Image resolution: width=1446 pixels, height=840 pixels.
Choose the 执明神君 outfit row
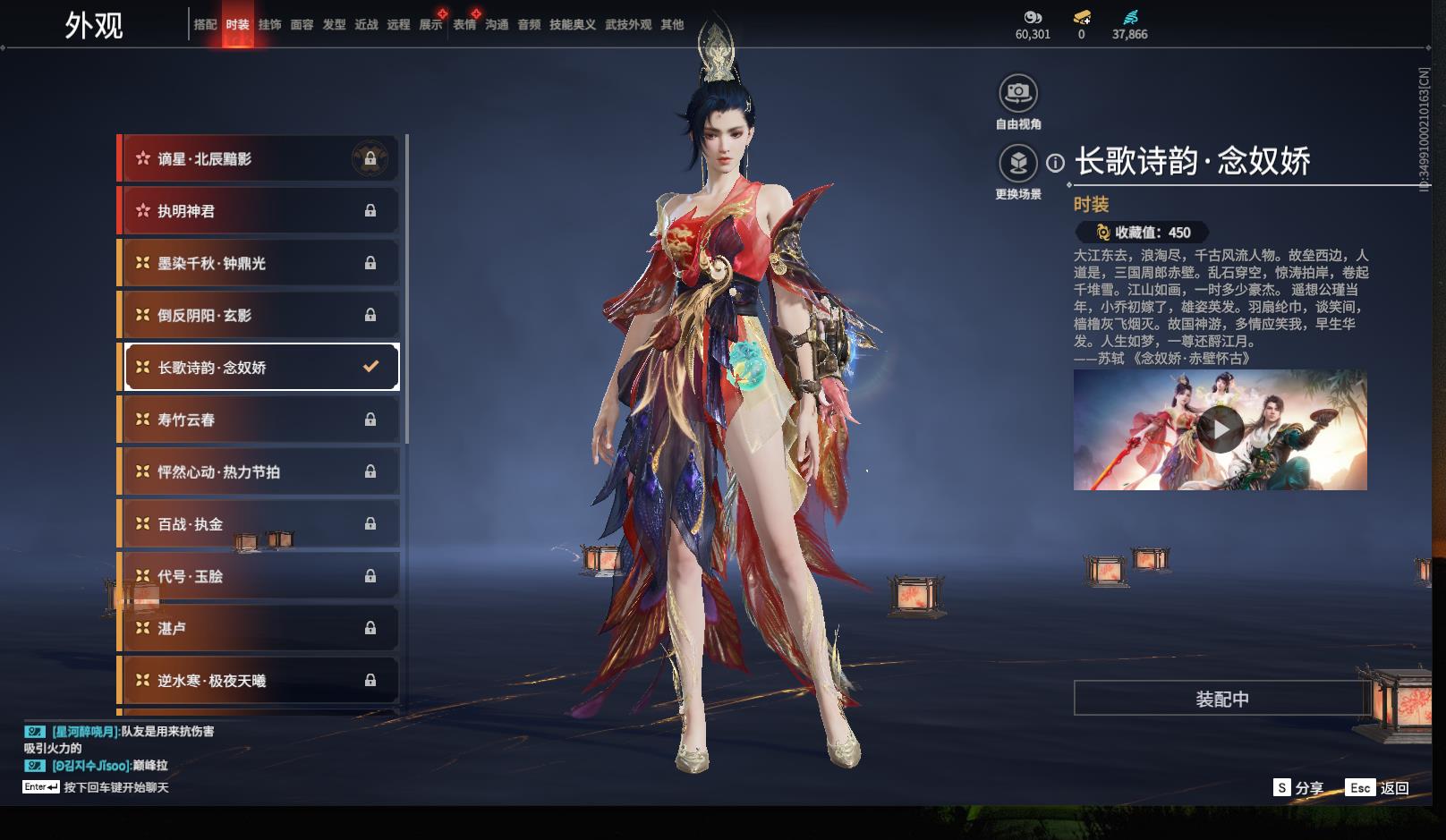click(x=259, y=211)
